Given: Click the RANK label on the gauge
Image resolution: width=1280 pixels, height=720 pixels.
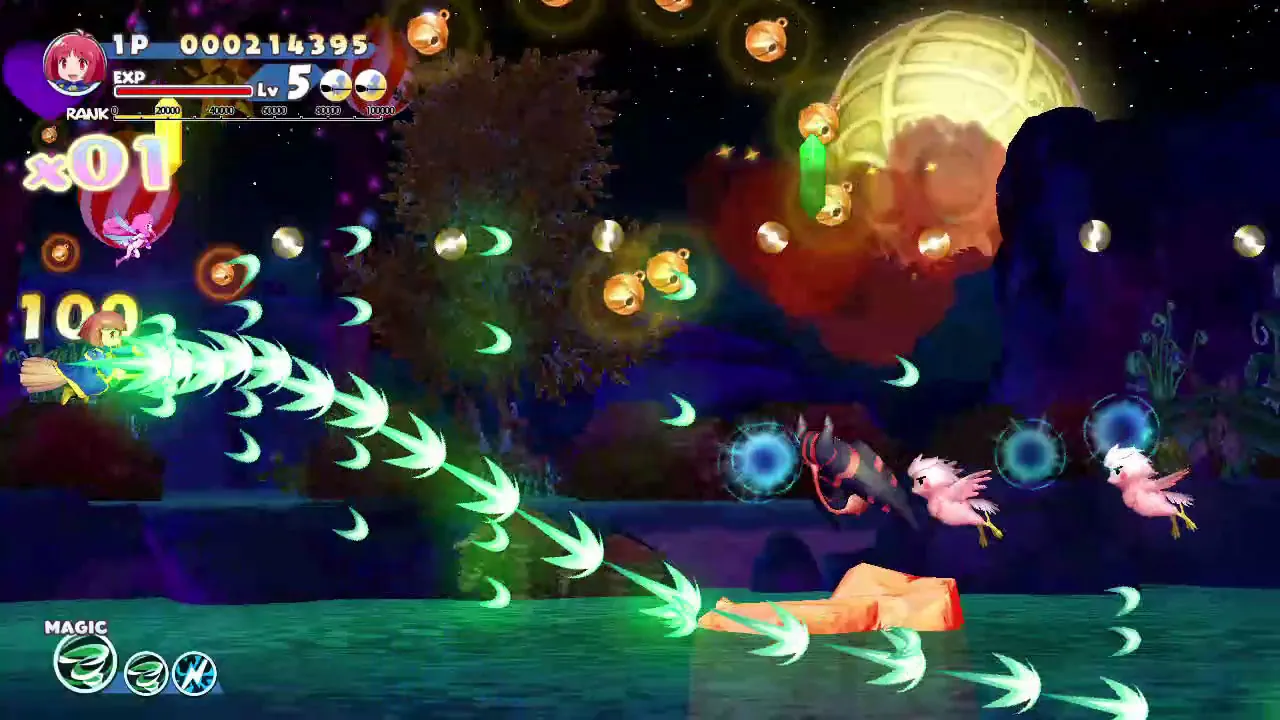Looking at the screenshot, I should click(88, 114).
